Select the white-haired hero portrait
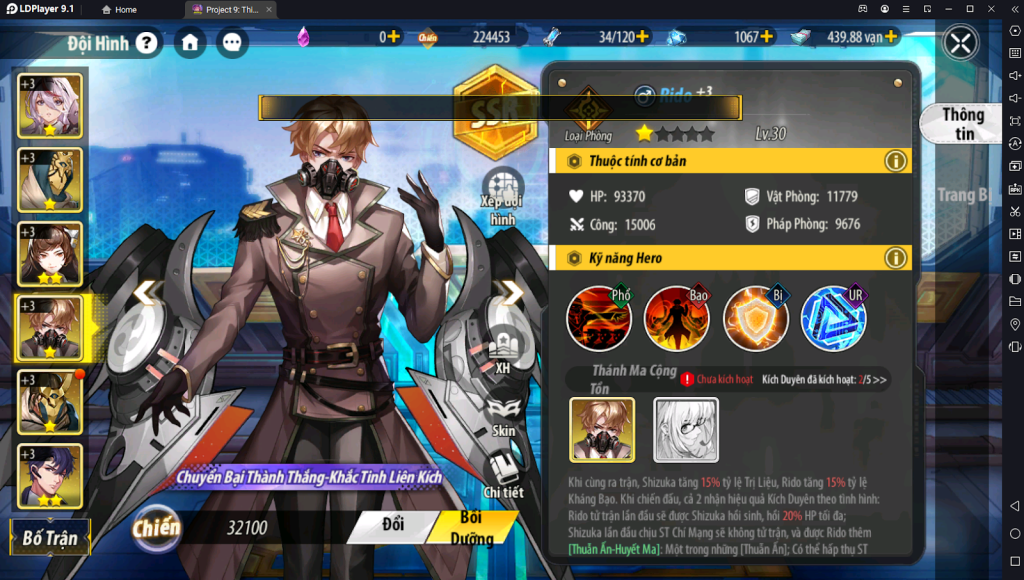 click(50, 104)
